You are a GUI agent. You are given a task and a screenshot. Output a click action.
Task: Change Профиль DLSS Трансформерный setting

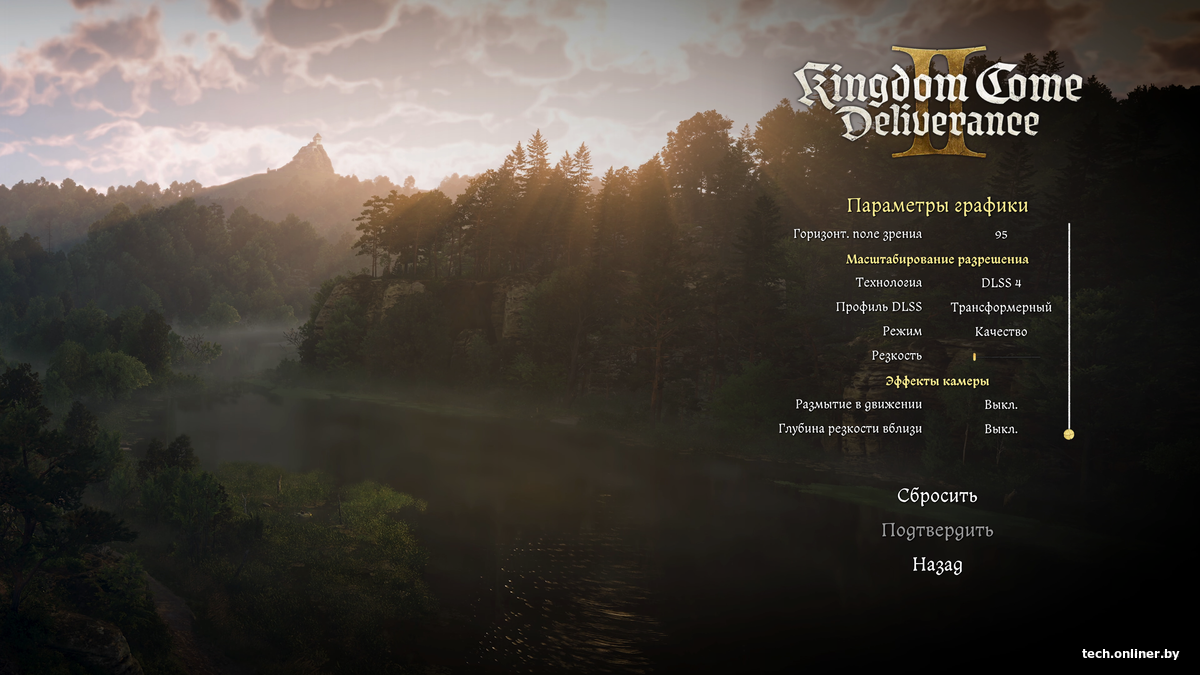coord(1001,307)
